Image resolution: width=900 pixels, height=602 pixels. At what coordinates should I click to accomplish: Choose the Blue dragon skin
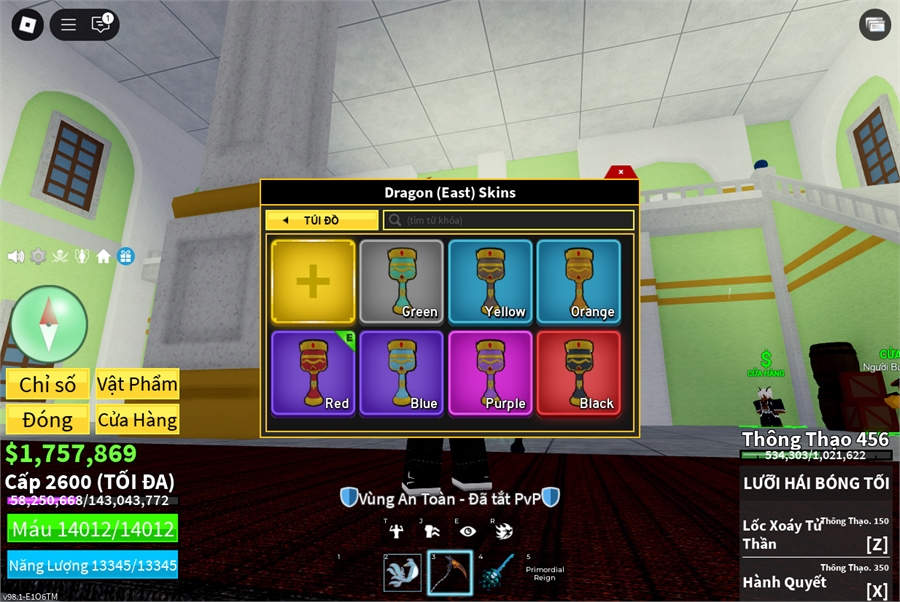pos(401,372)
